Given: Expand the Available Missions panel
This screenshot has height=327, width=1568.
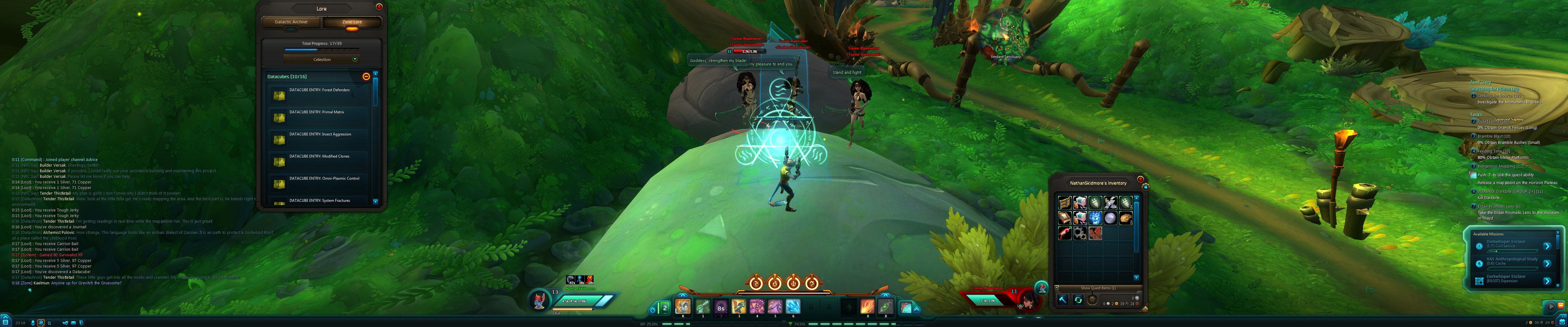Looking at the screenshot, I should [x=1488, y=235].
